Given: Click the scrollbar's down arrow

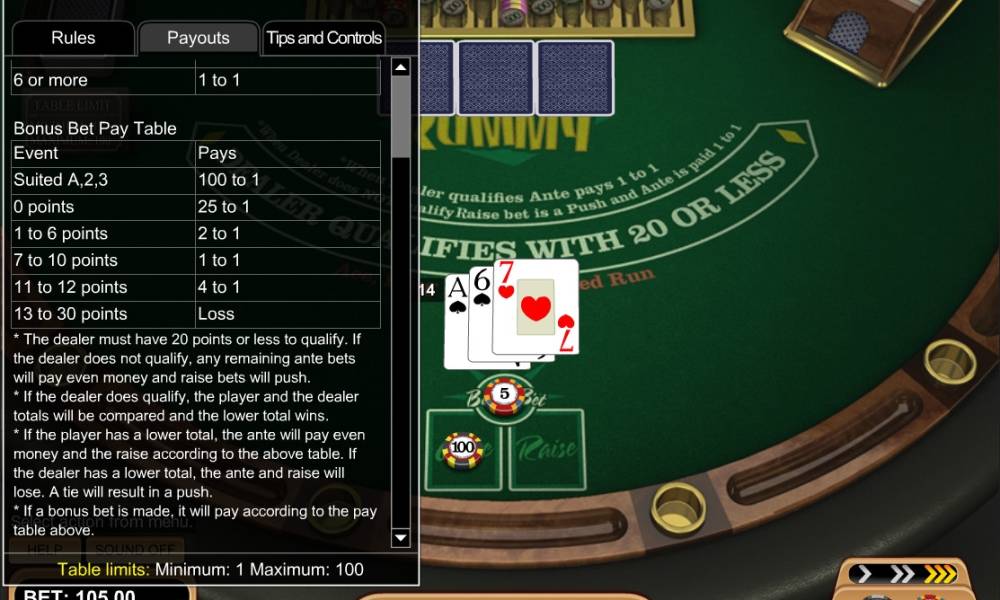Looking at the screenshot, I should (x=401, y=538).
